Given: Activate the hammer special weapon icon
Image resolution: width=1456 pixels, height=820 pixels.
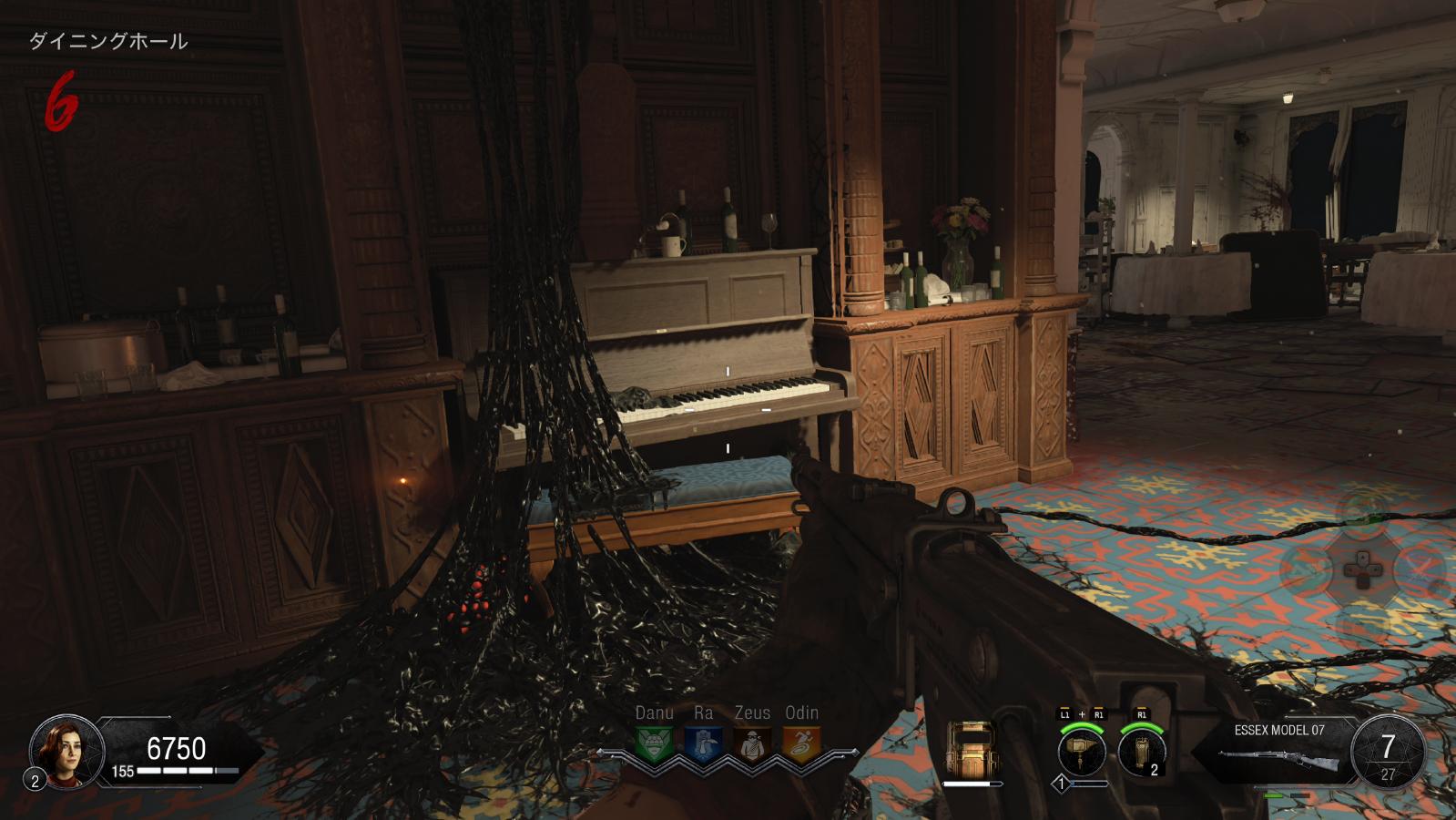Looking at the screenshot, I should 1082,752.
